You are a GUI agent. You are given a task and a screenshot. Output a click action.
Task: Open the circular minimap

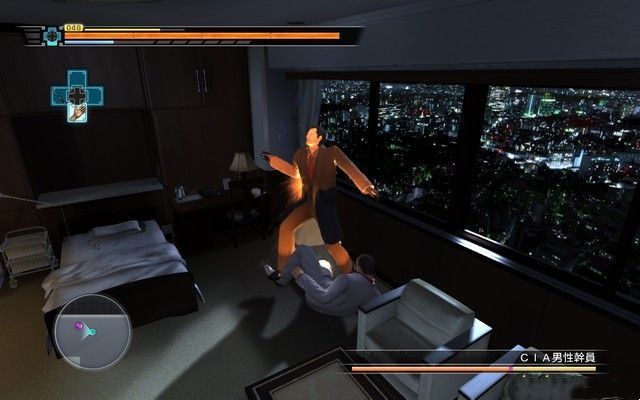pyautogui.click(x=92, y=329)
